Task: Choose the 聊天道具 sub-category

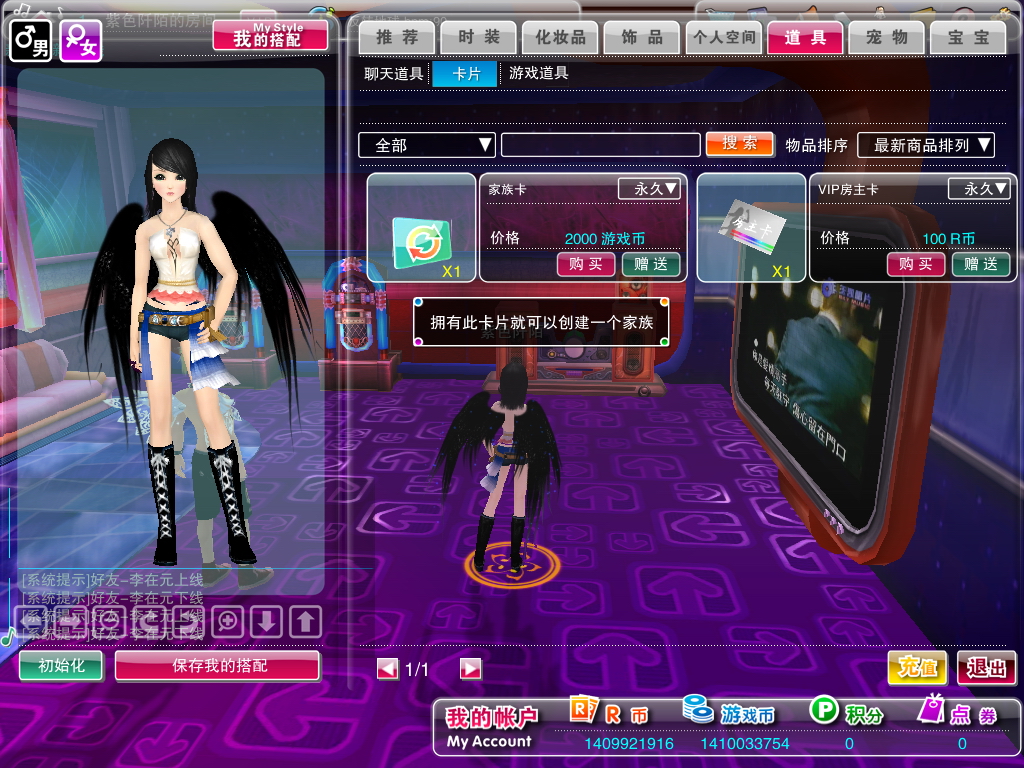Action: [394, 73]
